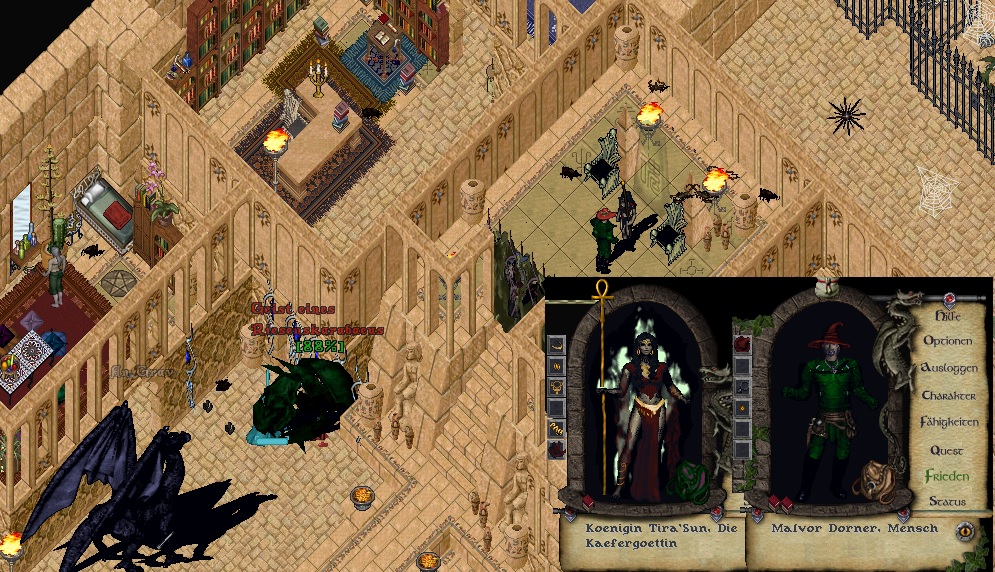
Task: Select the red gloves slot beside Tira'Sun
Action: tap(556, 450)
